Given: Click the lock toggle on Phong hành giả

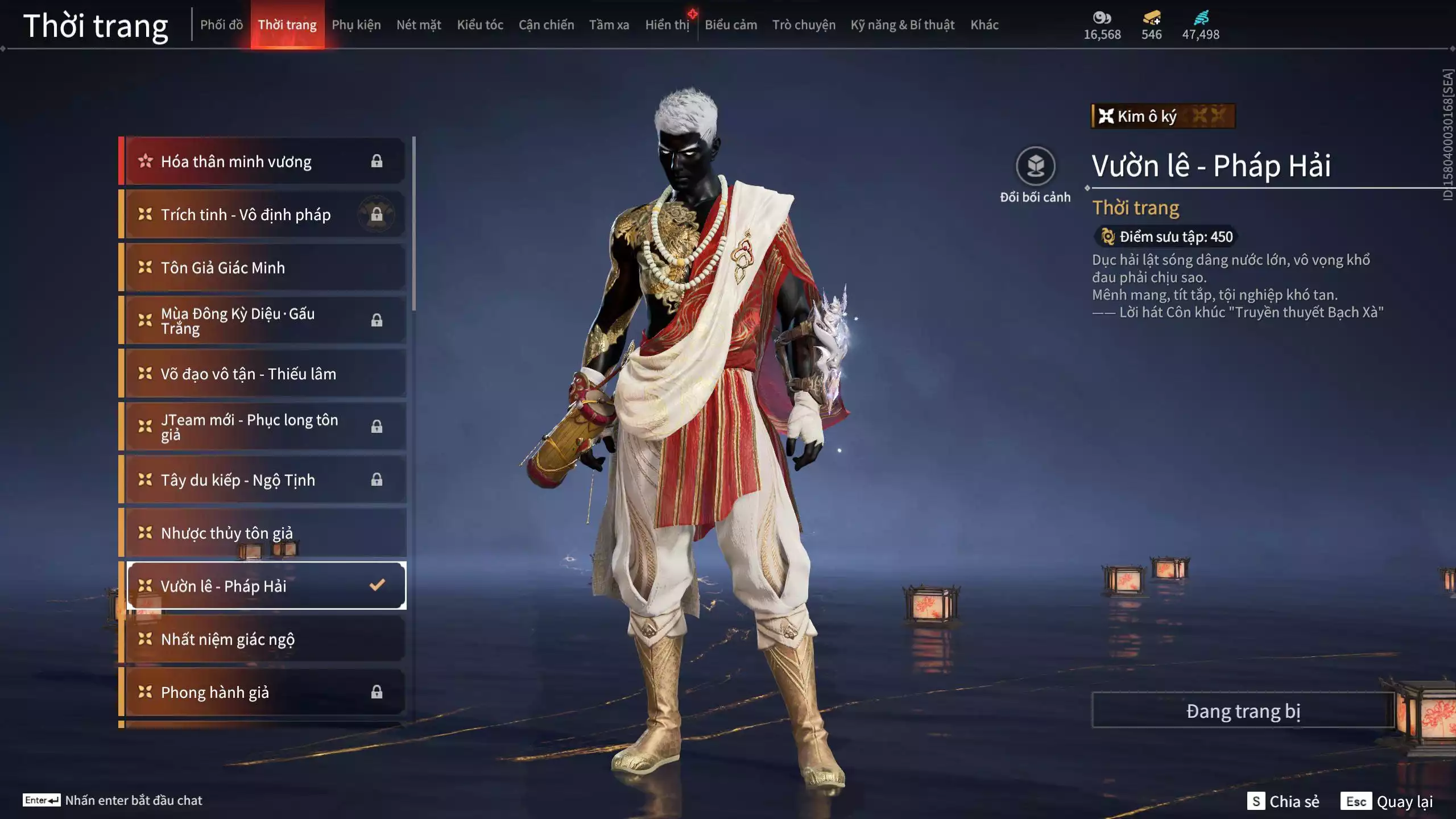Looking at the screenshot, I should pos(377,692).
